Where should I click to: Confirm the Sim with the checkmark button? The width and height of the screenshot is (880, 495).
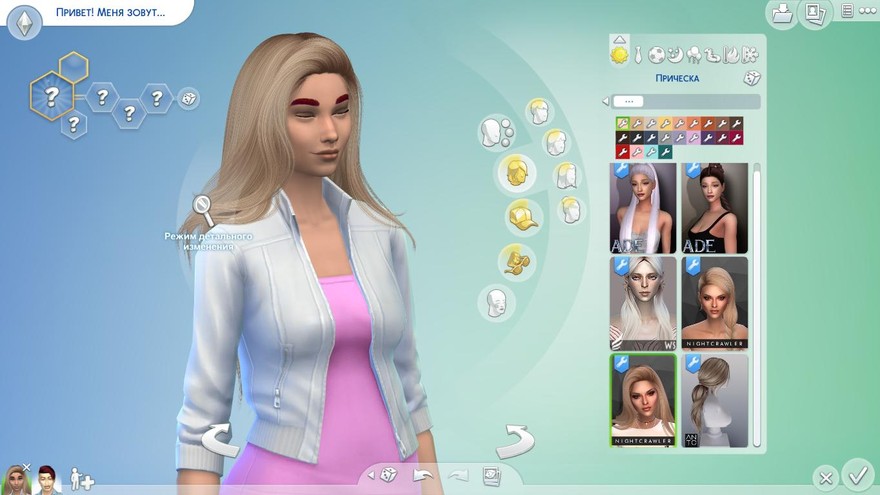(857, 472)
